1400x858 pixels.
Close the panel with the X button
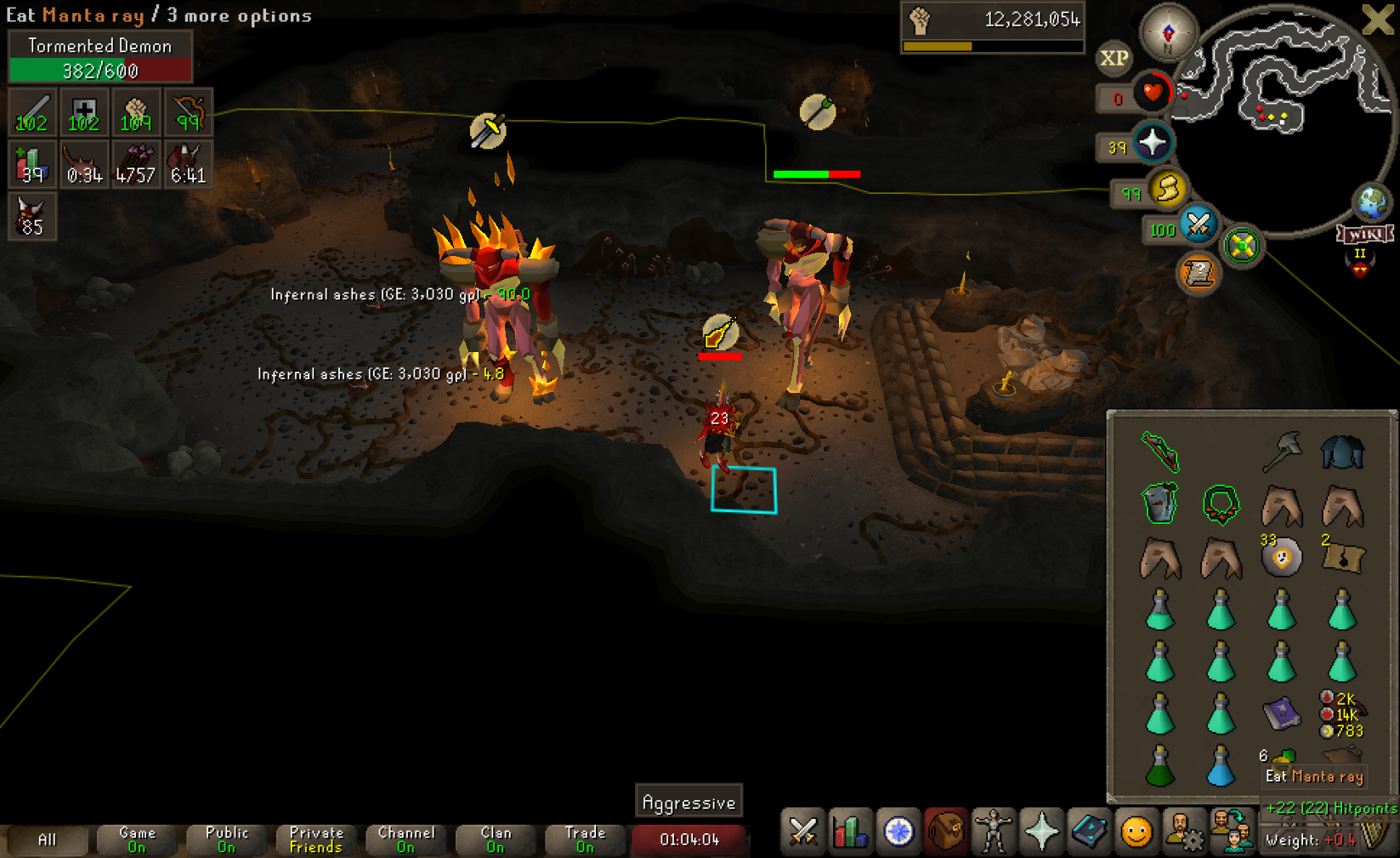[x=1377, y=20]
